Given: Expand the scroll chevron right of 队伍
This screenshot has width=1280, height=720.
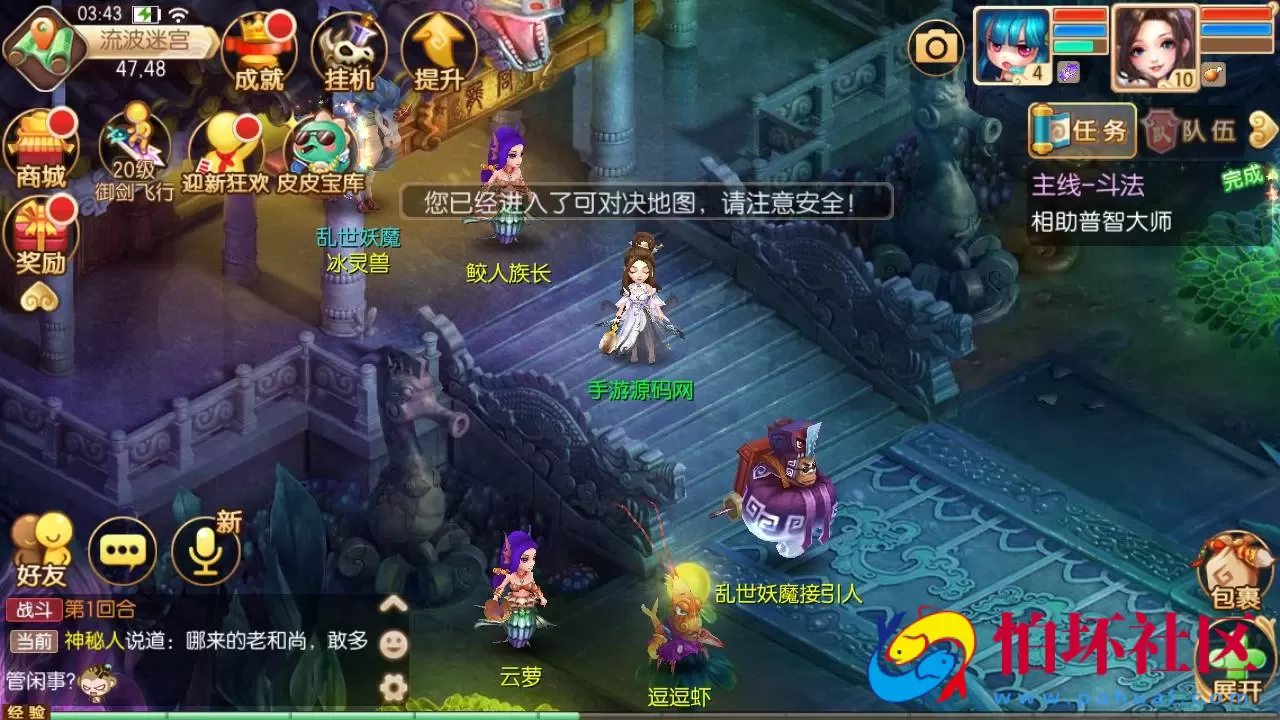Looking at the screenshot, I should coord(1262,130).
